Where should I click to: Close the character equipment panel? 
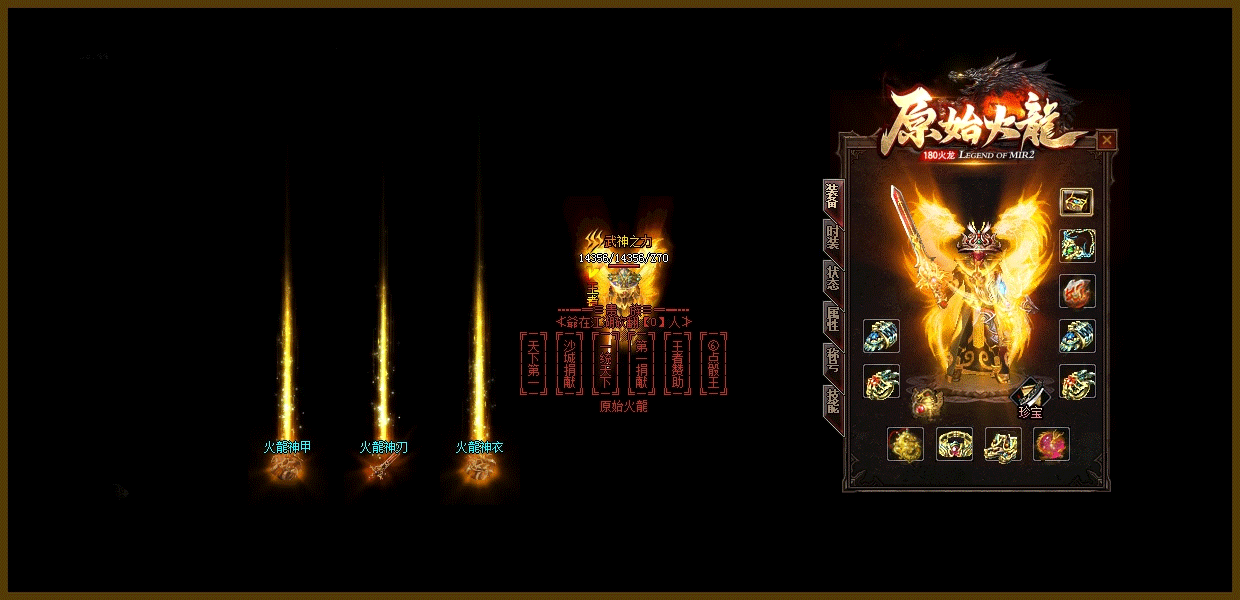tap(1106, 140)
